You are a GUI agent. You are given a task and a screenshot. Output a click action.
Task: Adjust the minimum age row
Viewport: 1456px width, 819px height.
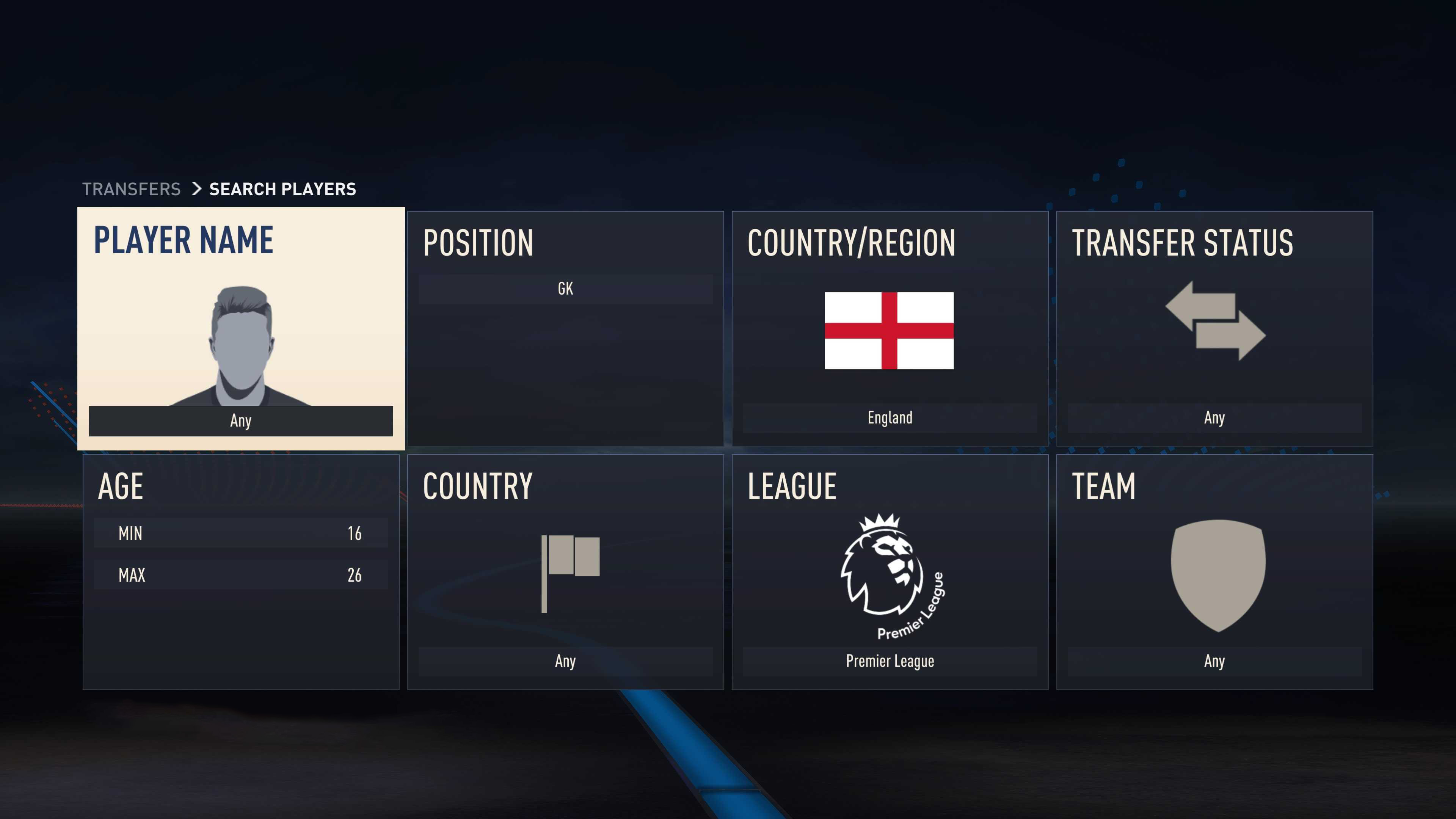(x=241, y=533)
